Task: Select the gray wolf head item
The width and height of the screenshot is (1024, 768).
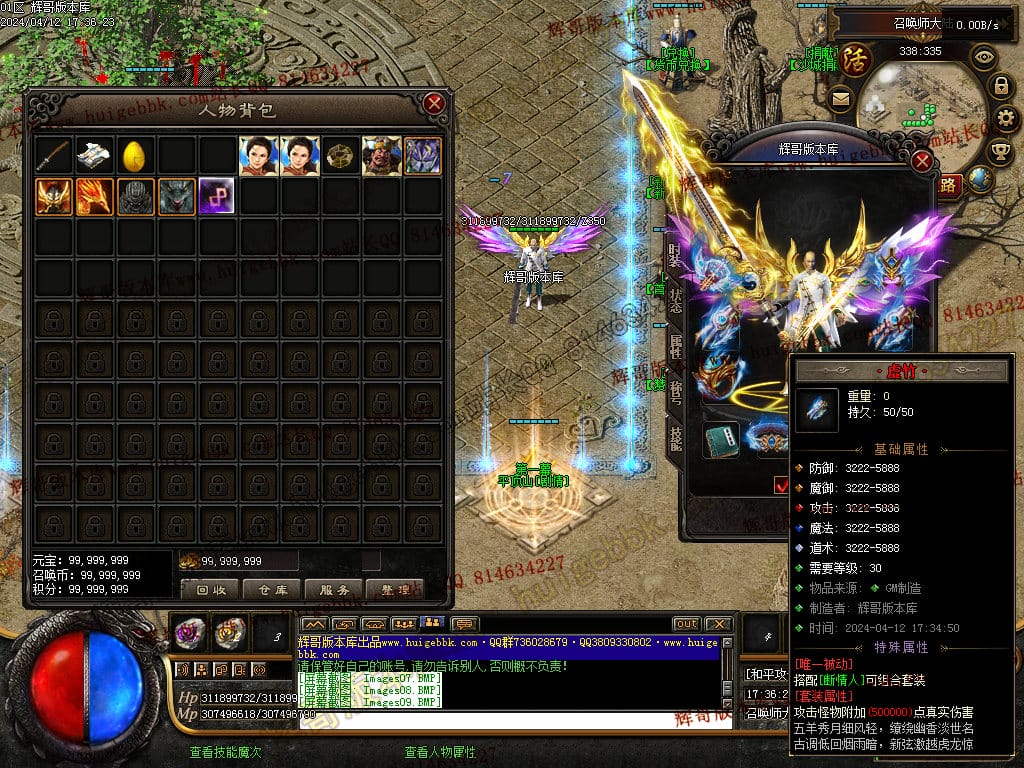Action: point(176,196)
